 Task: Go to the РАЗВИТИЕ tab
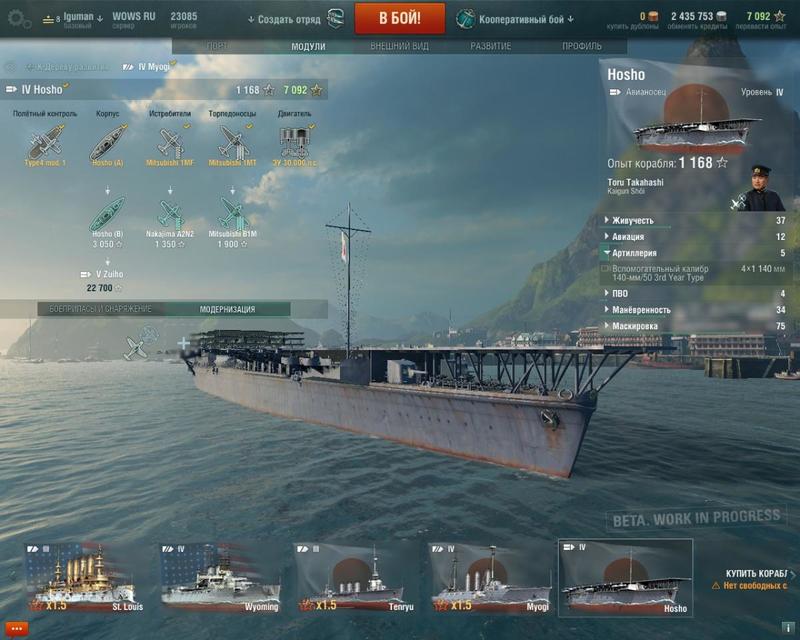[490, 46]
